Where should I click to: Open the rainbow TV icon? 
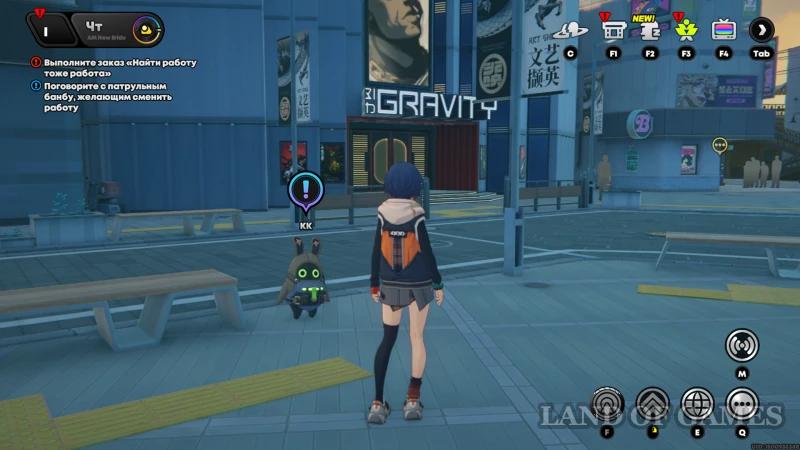(724, 30)
